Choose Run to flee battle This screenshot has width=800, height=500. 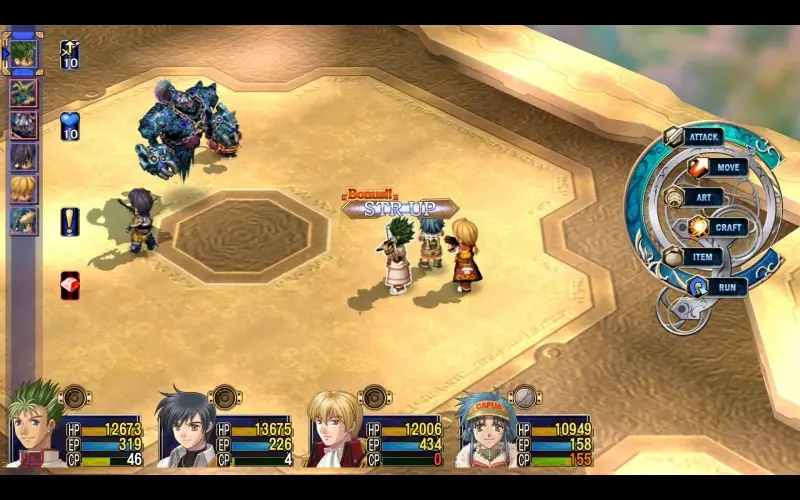(725, 287)
